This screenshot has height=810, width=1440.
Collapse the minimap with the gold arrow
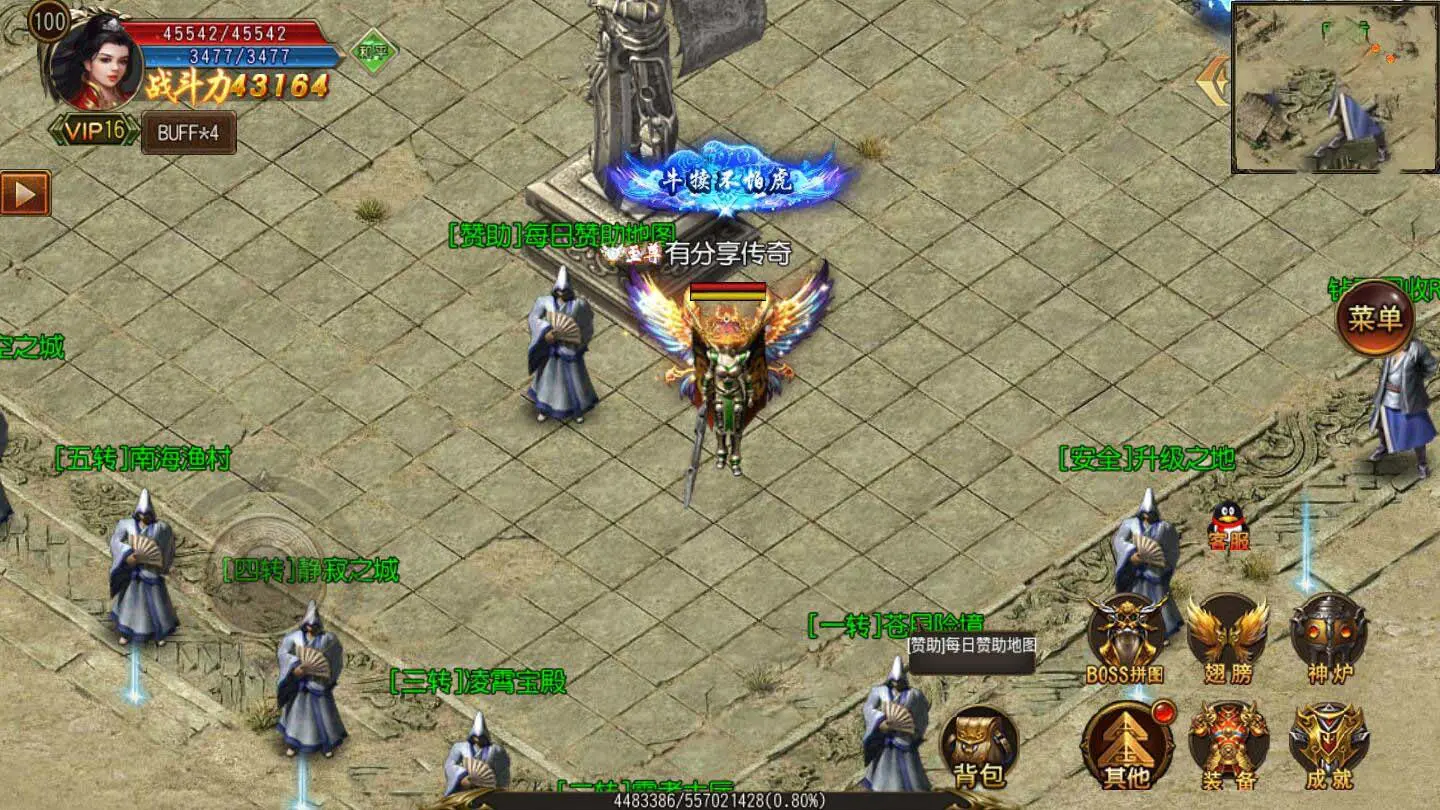[1215, 83]
